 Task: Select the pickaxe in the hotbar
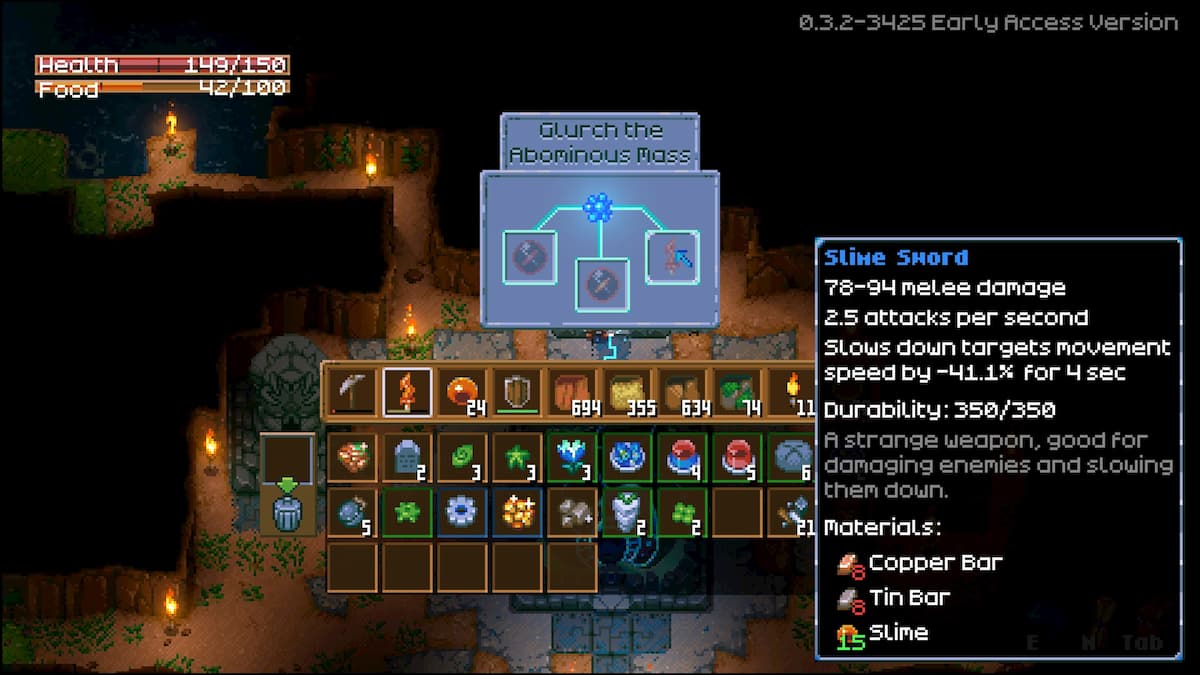coord(353,392)
